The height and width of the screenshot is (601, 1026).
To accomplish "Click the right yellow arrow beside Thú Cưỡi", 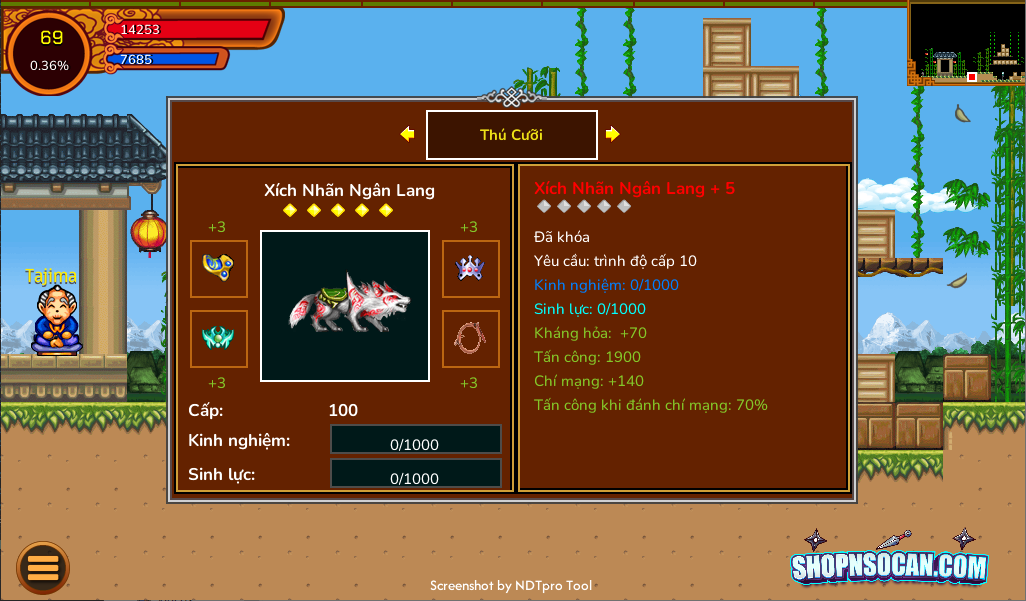I will tap(613, 134).
